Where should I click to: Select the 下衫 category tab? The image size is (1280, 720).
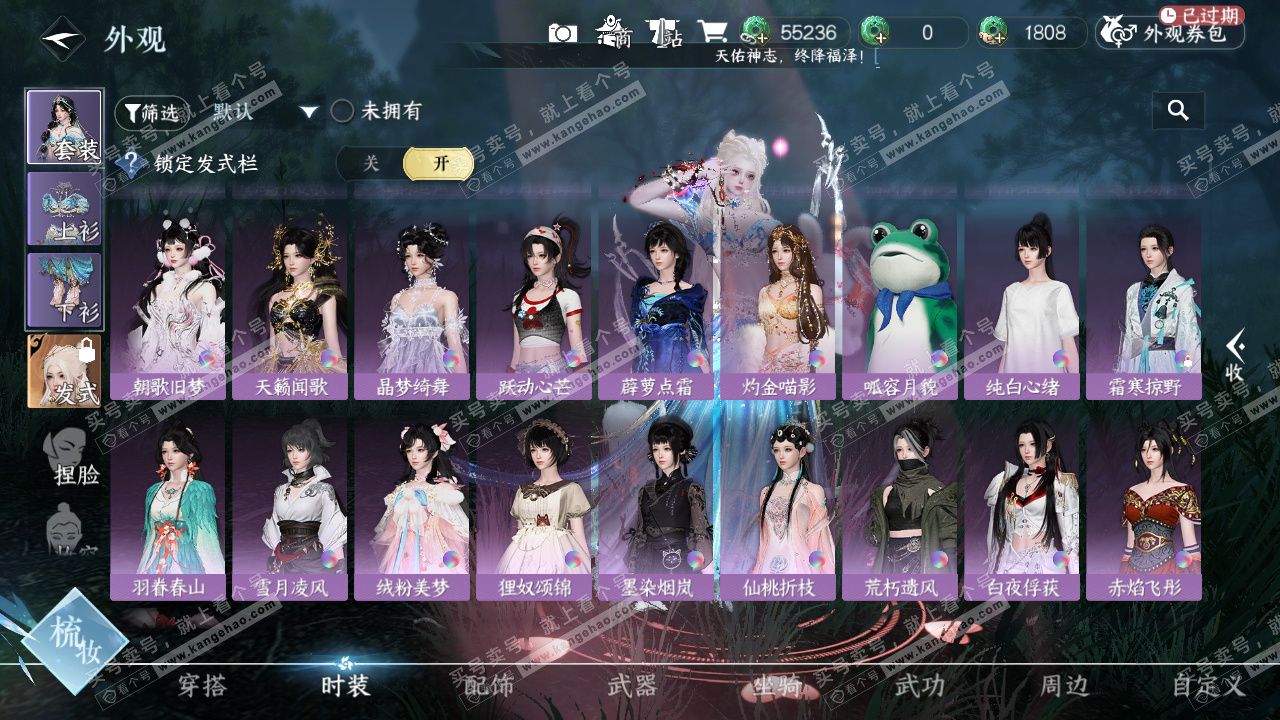pos(64,290)
